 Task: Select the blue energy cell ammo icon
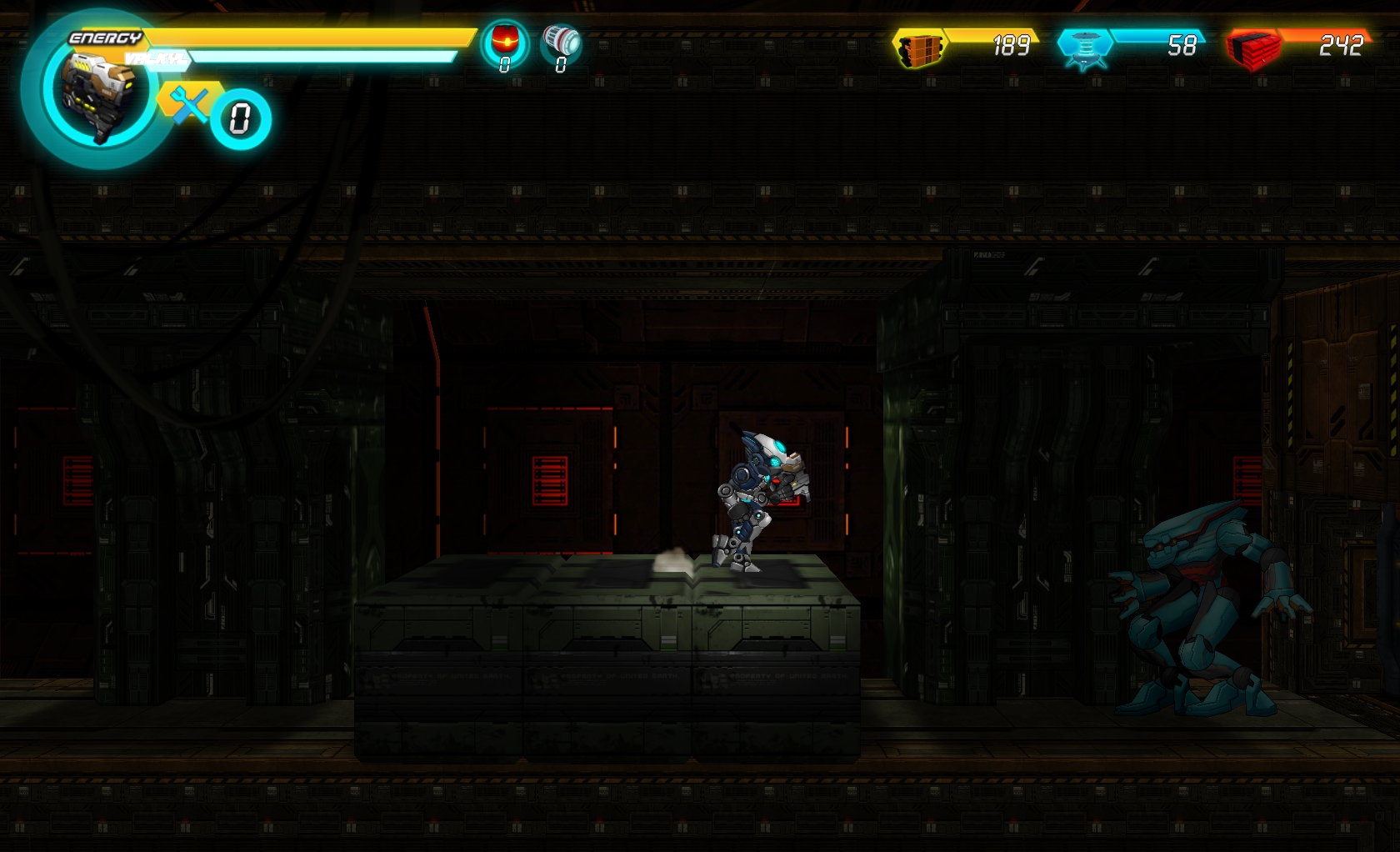(1083, 48)
